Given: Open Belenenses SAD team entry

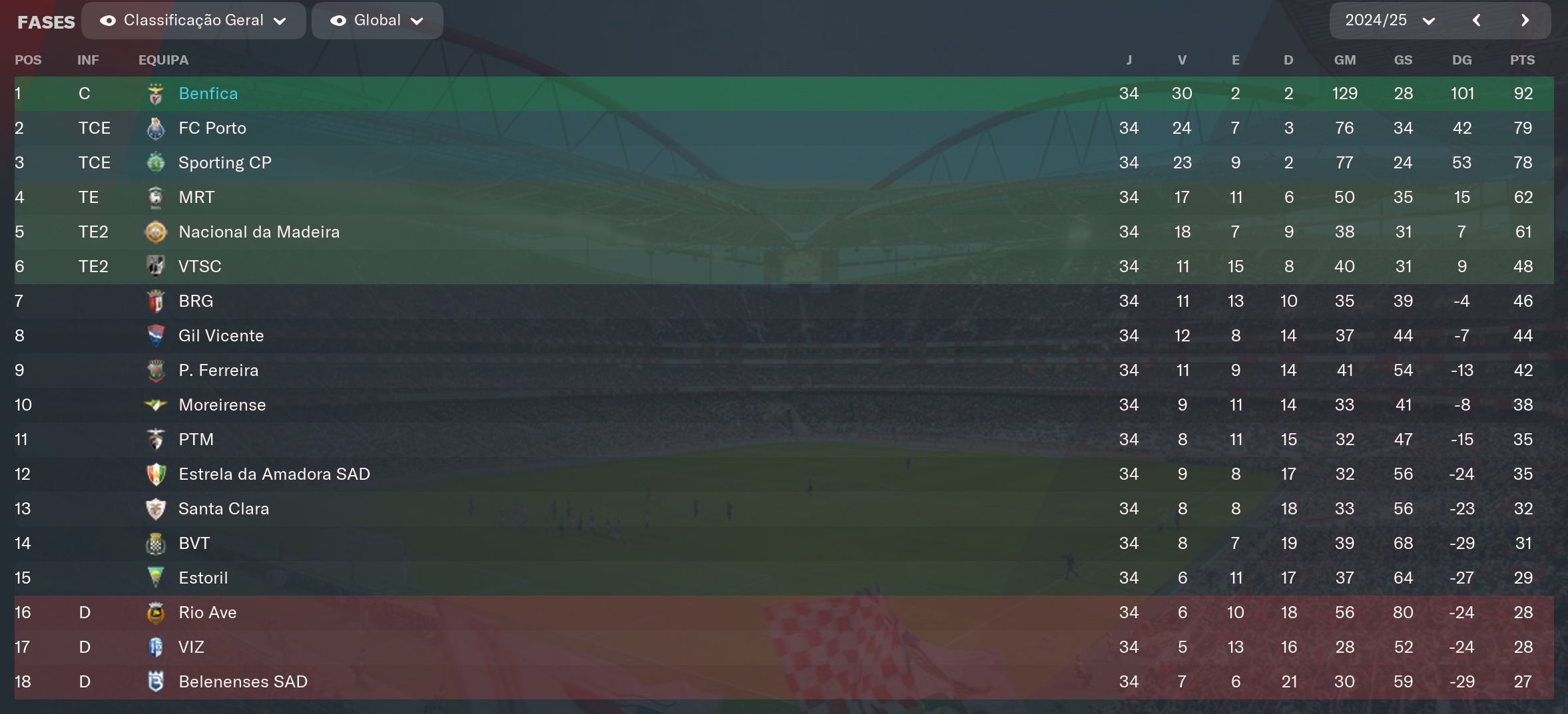Looking at the screenshot, I should point(242,682).
